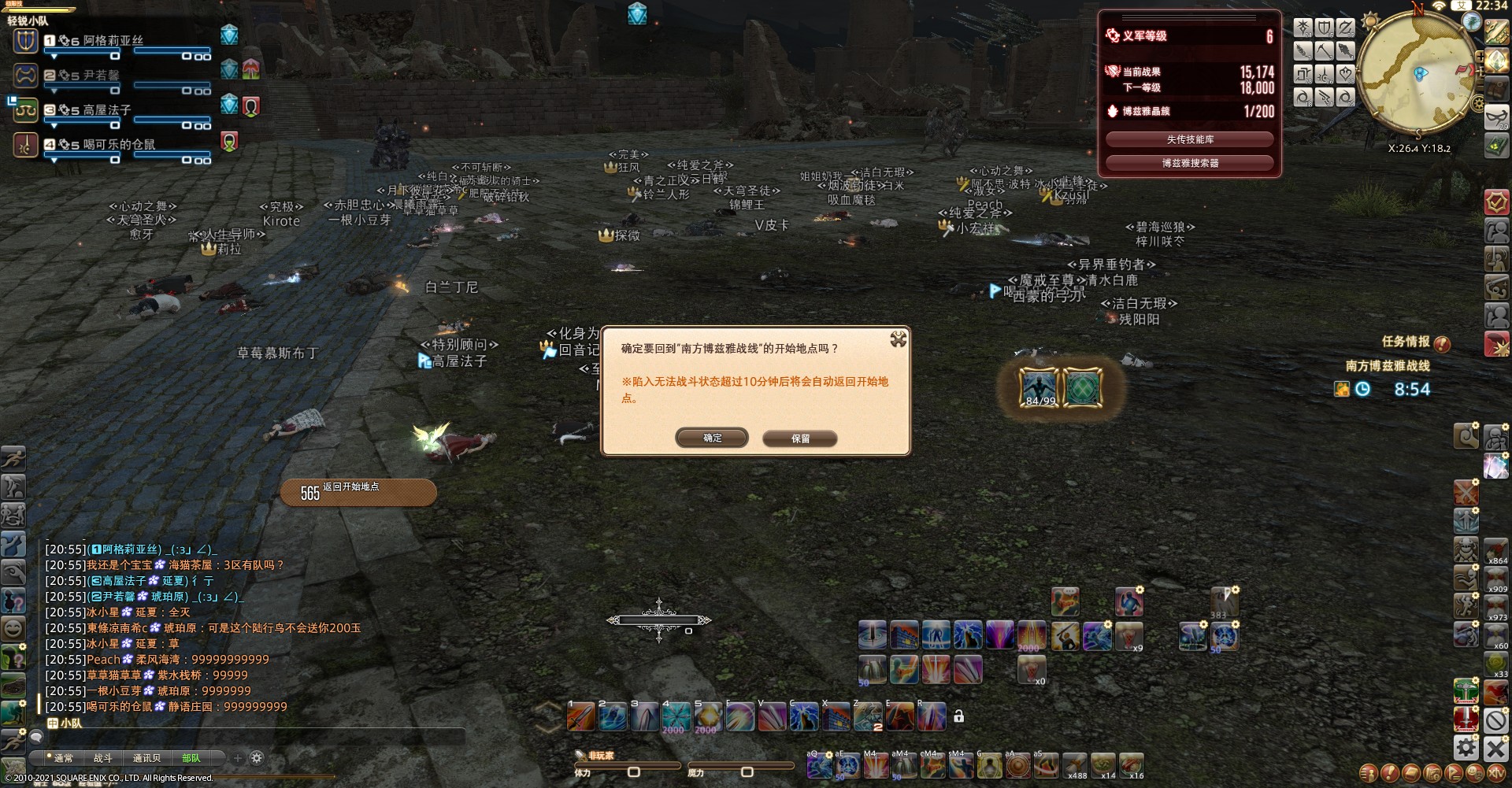1512x788 pixels.
Task: Close the return confirmation dialog
Action: click(x=898, y=339)
